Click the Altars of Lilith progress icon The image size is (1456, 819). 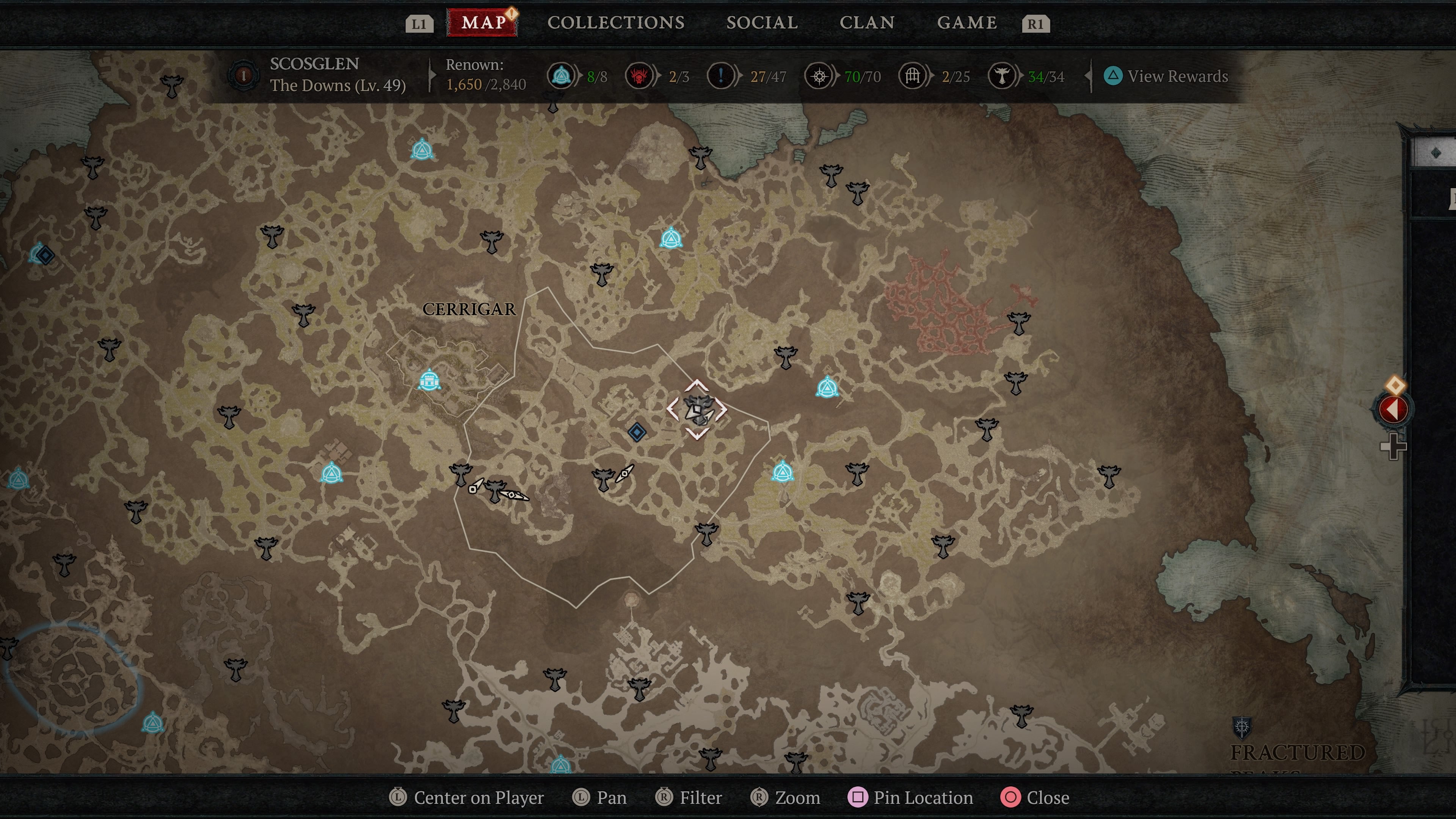(x=560, y=76)
